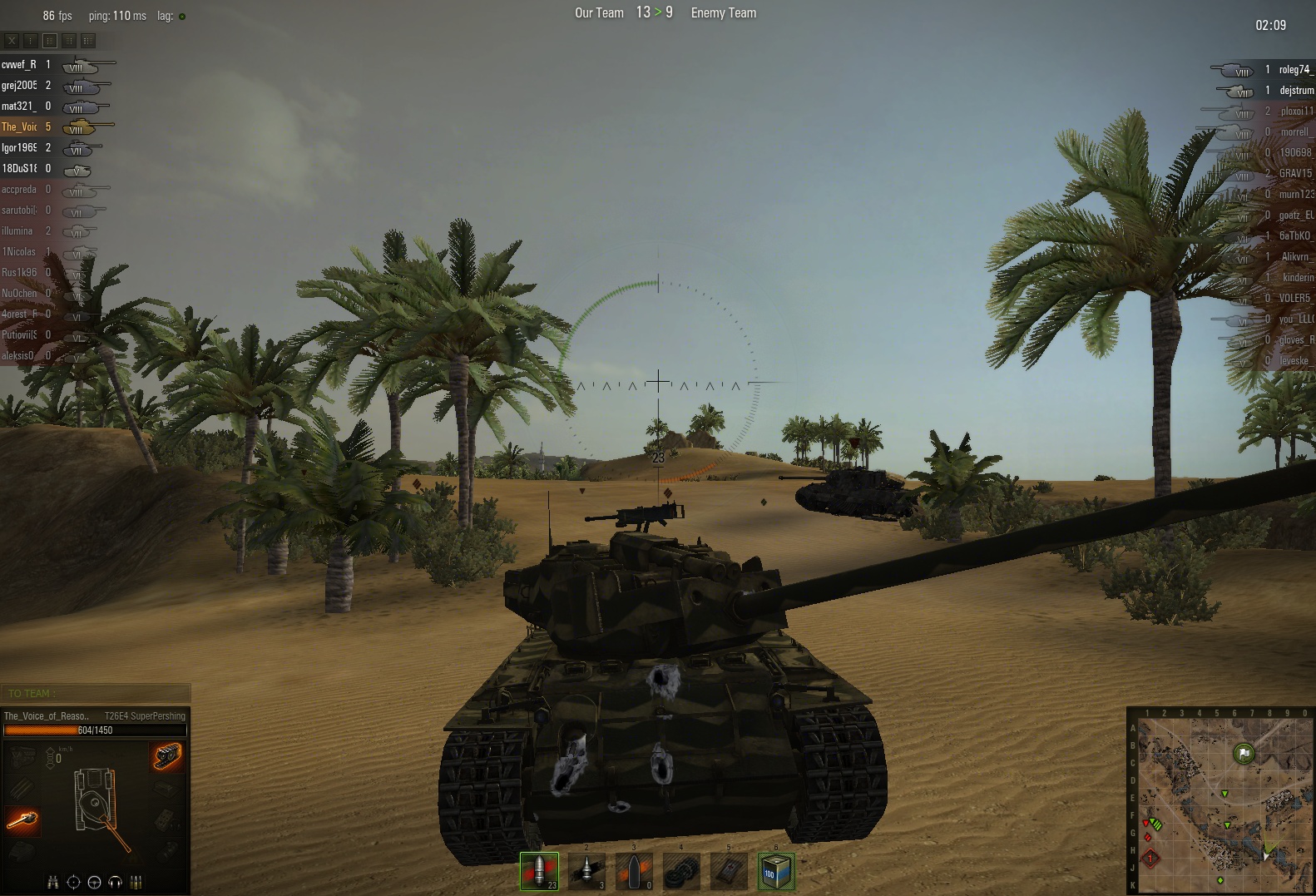
Task: Hide the player list with the X button
Action: pos(12,40)
